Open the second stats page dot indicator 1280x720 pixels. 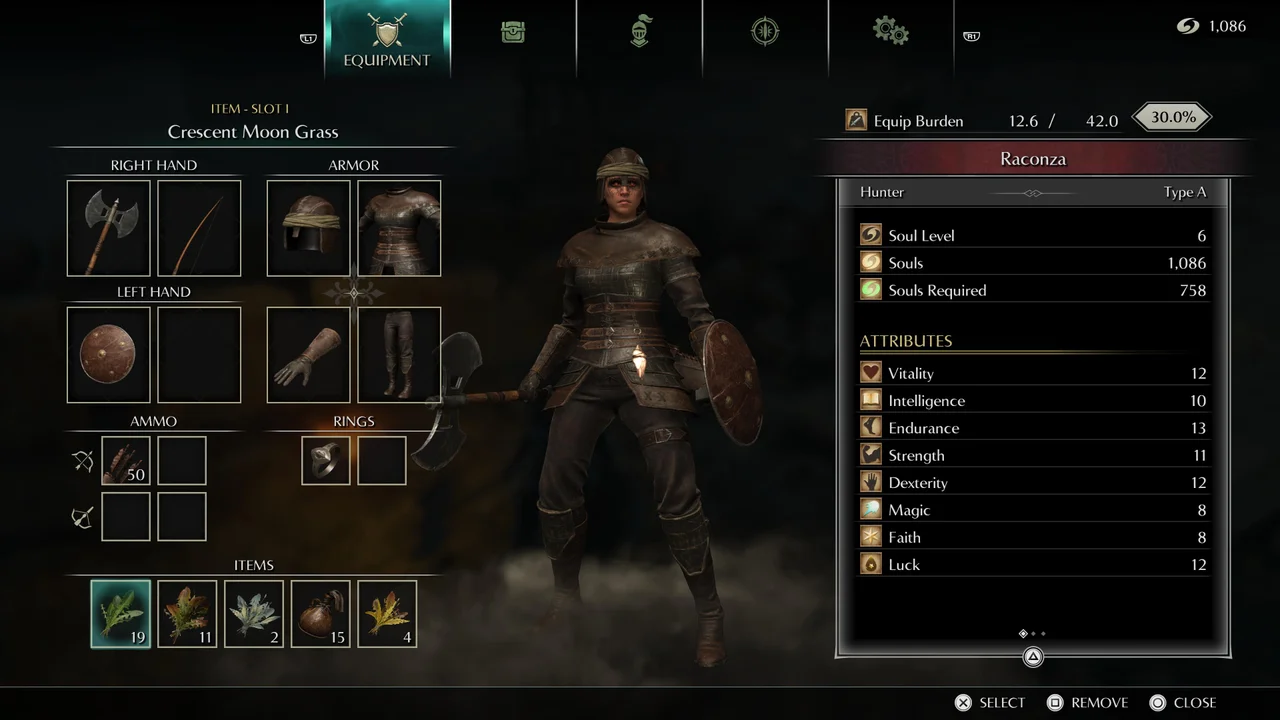(x=1031, y=633)
